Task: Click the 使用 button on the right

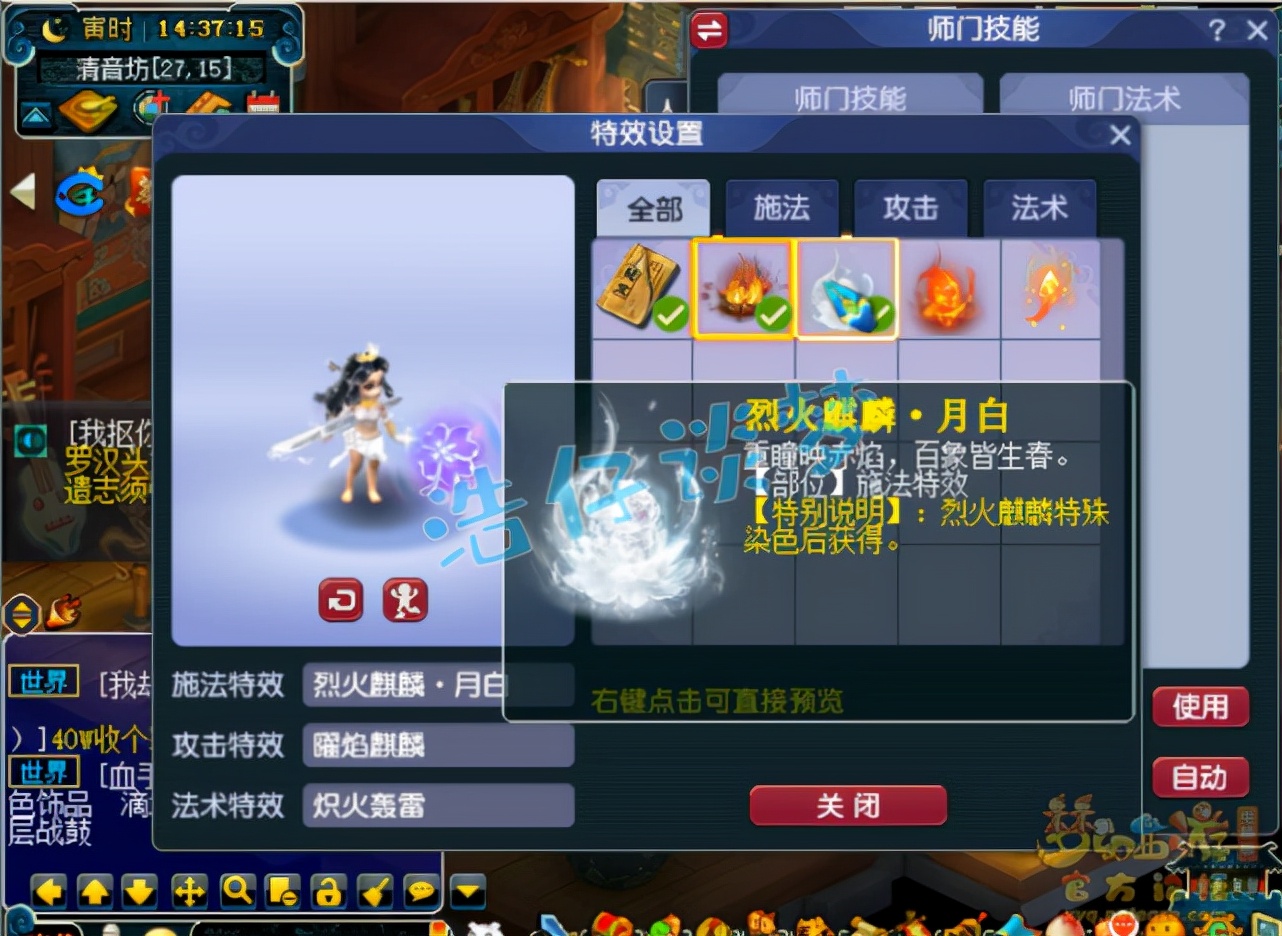Action: click(x=1200, y=707)
